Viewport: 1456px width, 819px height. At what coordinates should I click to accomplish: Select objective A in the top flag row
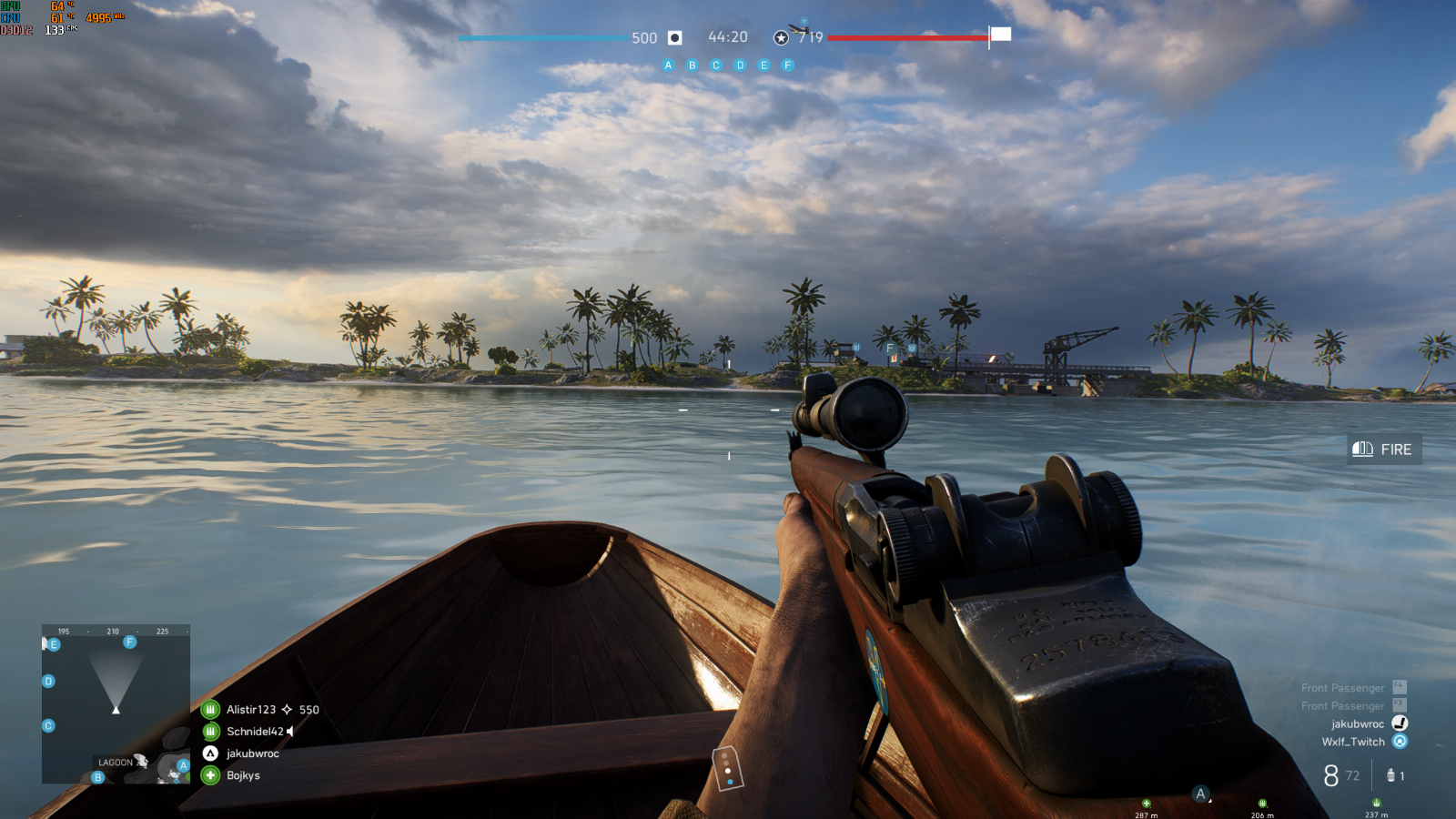(668, 66)
